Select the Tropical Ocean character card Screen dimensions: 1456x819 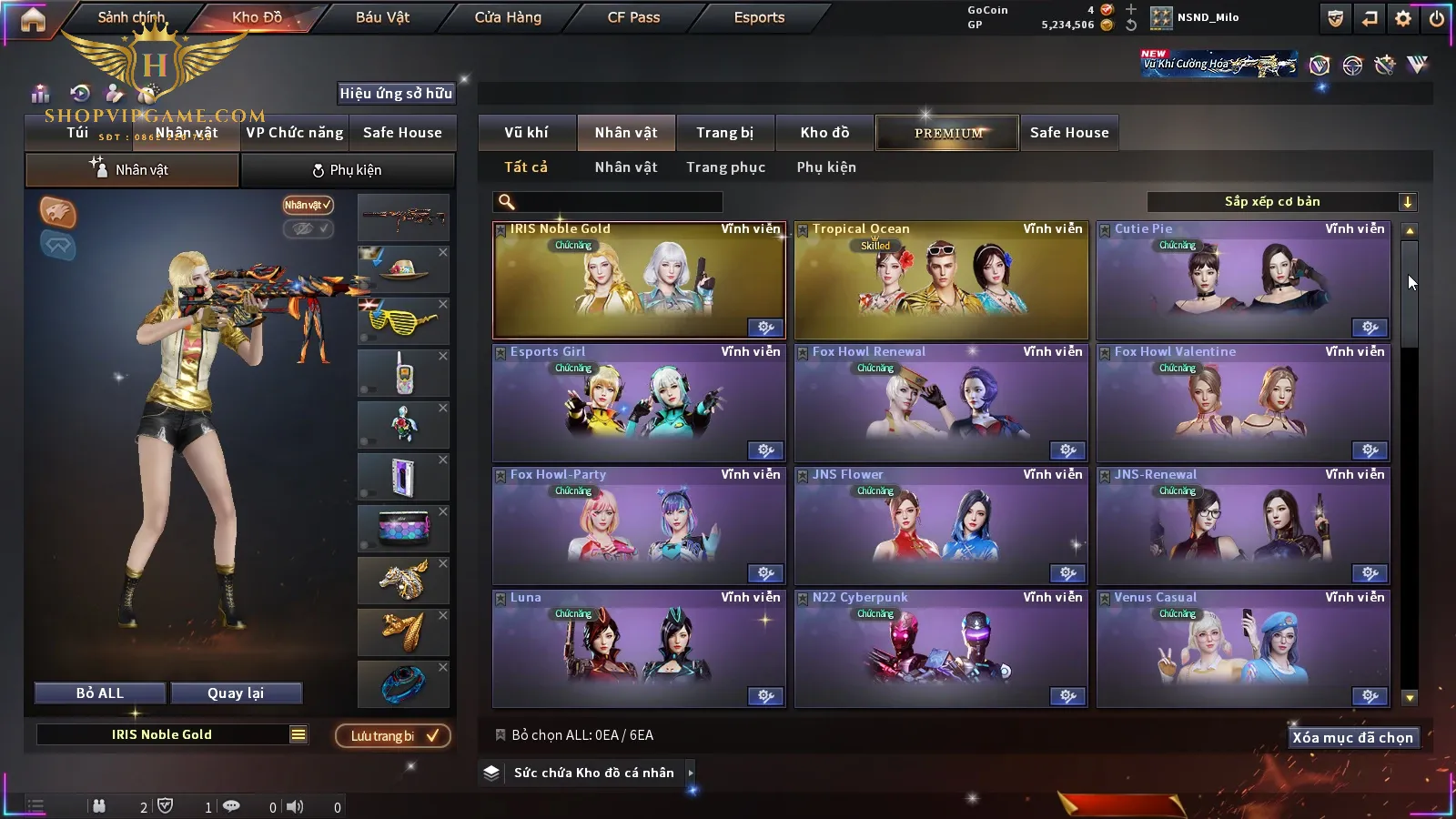coord(941,282)
